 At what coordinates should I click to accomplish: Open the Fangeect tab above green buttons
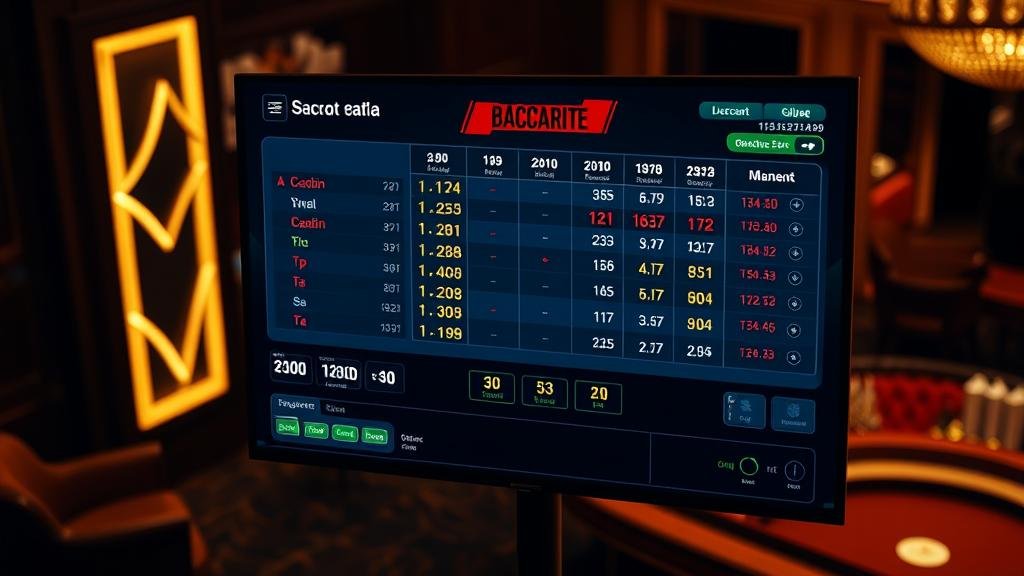[296, 406]
